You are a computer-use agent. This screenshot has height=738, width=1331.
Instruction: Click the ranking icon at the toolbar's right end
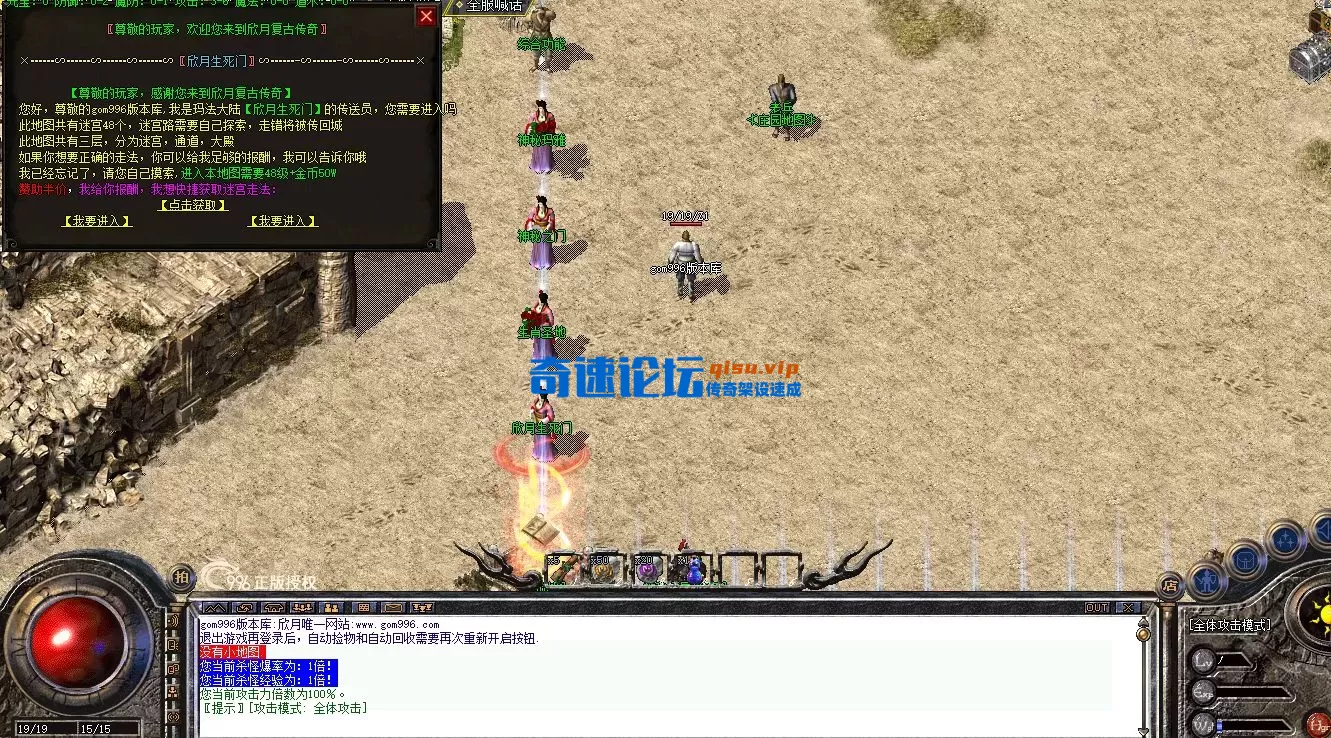422,607
